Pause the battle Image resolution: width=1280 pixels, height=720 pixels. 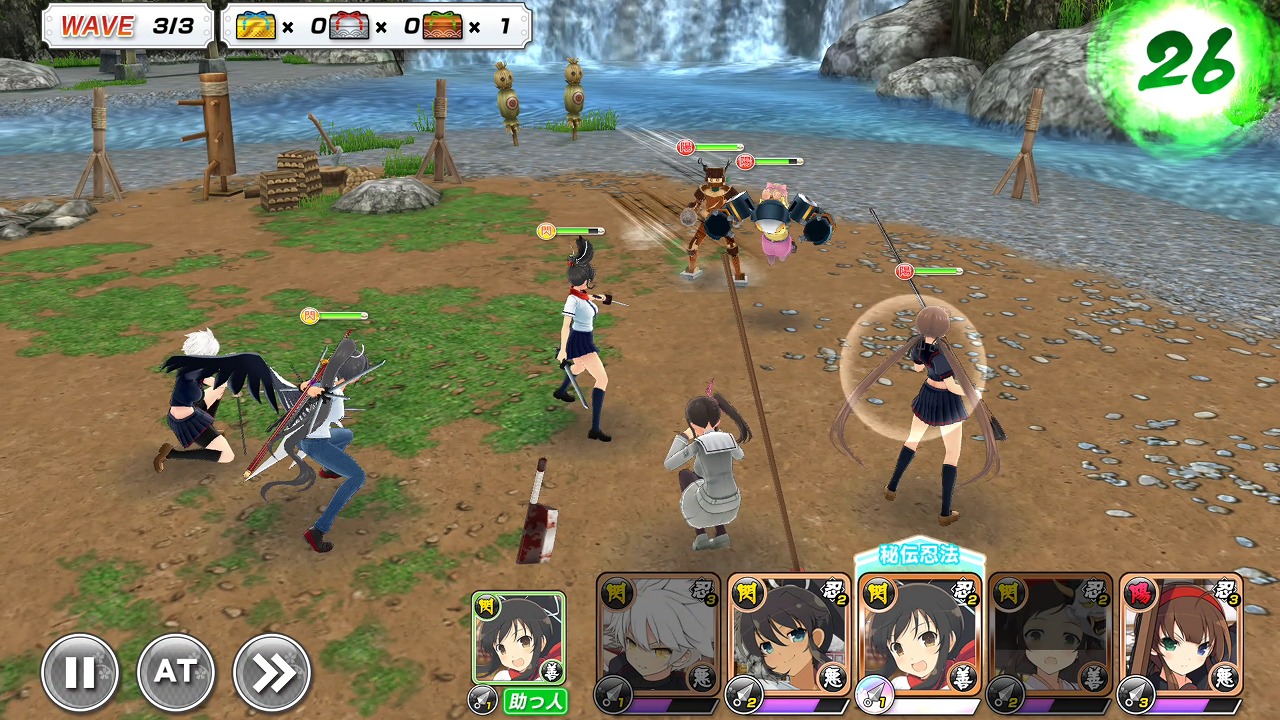pyautogui.click(x=80, y=673)
